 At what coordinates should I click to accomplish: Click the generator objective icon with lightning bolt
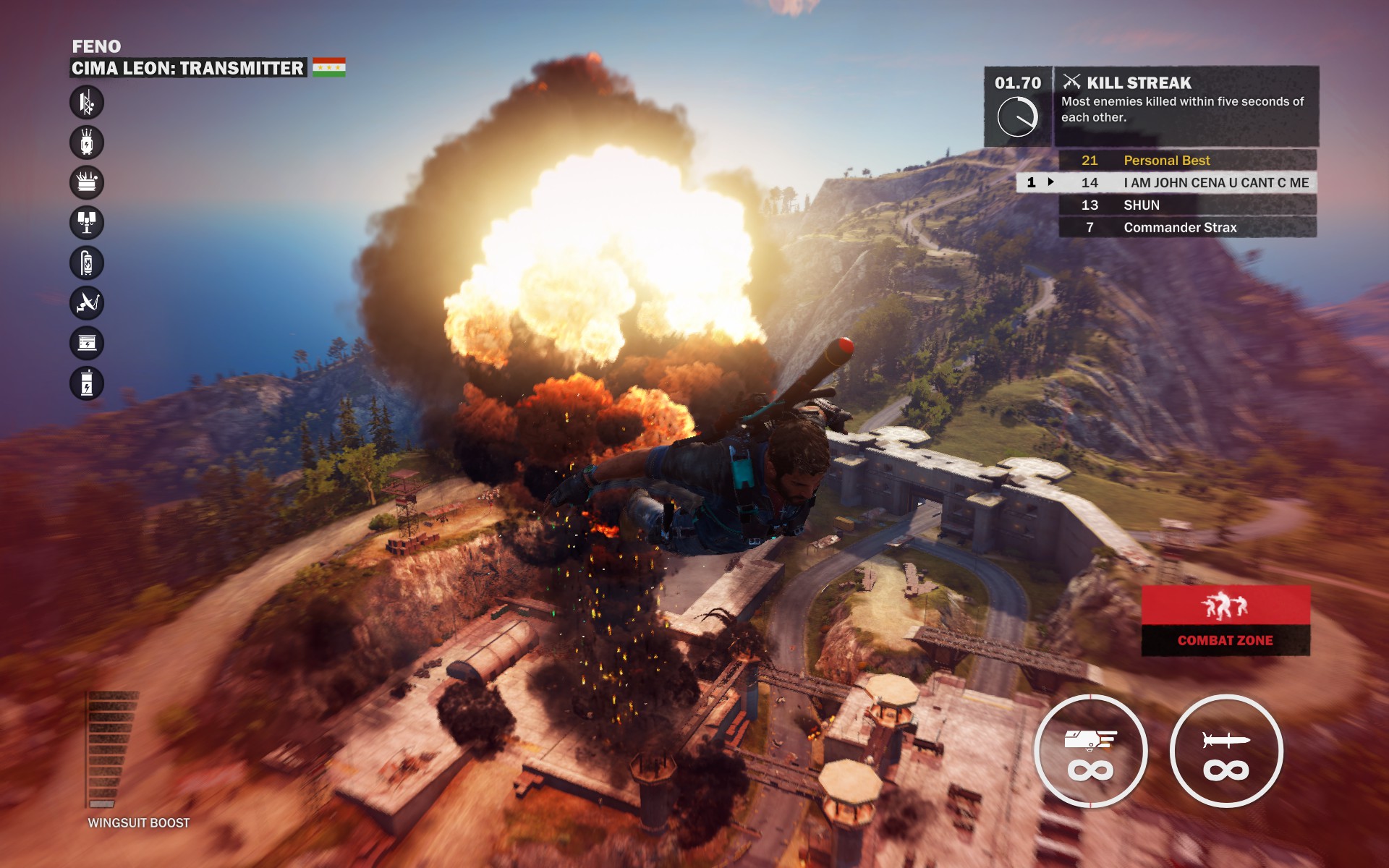pyautogui.click(x=87, y=343)
